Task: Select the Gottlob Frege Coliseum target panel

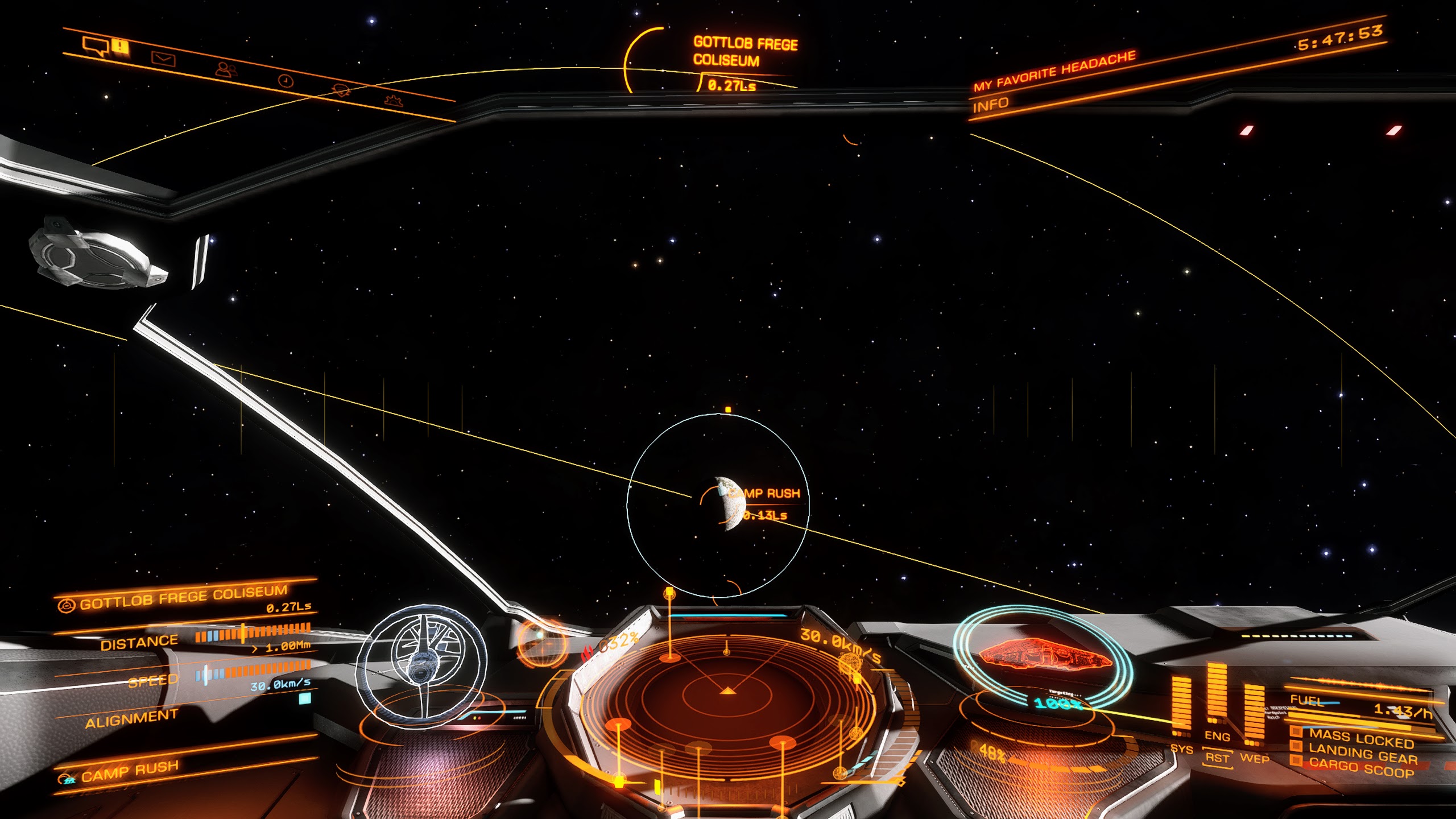Action: pos(183,598)
